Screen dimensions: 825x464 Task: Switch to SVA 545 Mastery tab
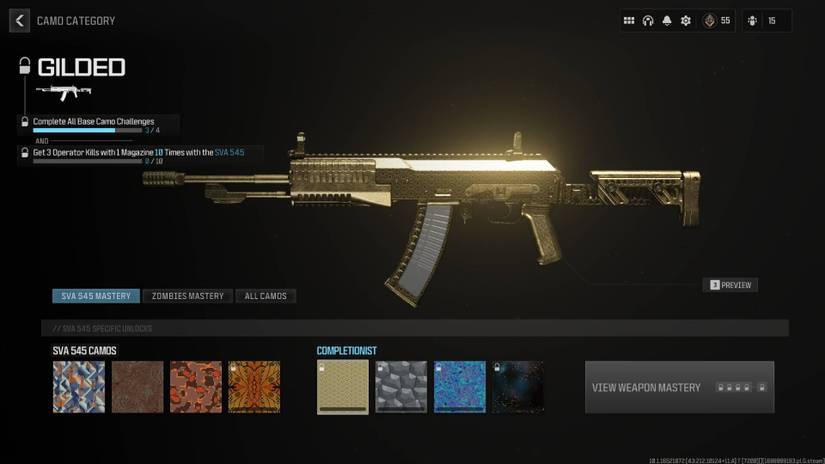coord(96,296)
